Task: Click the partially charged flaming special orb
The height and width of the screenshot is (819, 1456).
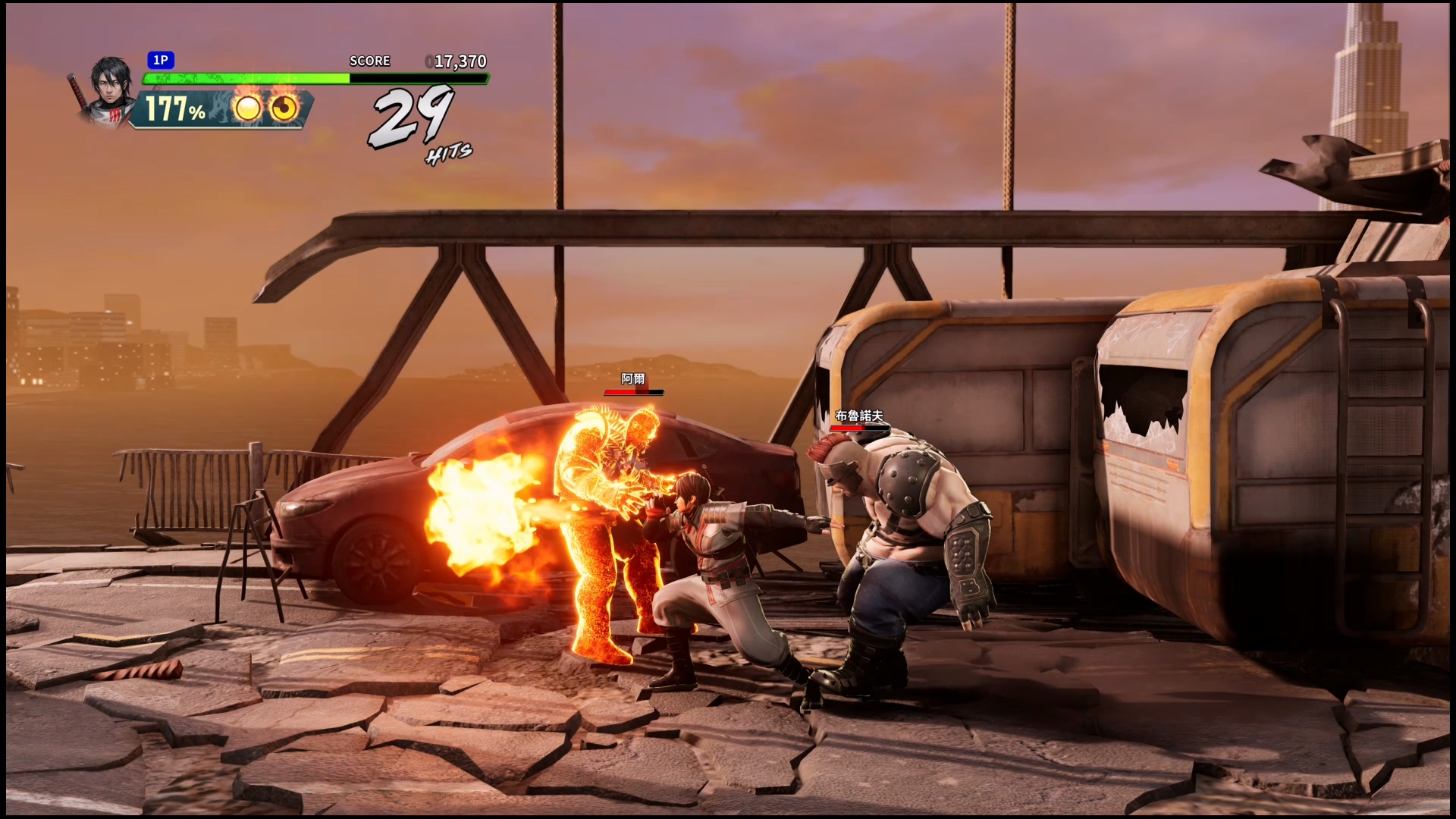Action: click(284, 109)
